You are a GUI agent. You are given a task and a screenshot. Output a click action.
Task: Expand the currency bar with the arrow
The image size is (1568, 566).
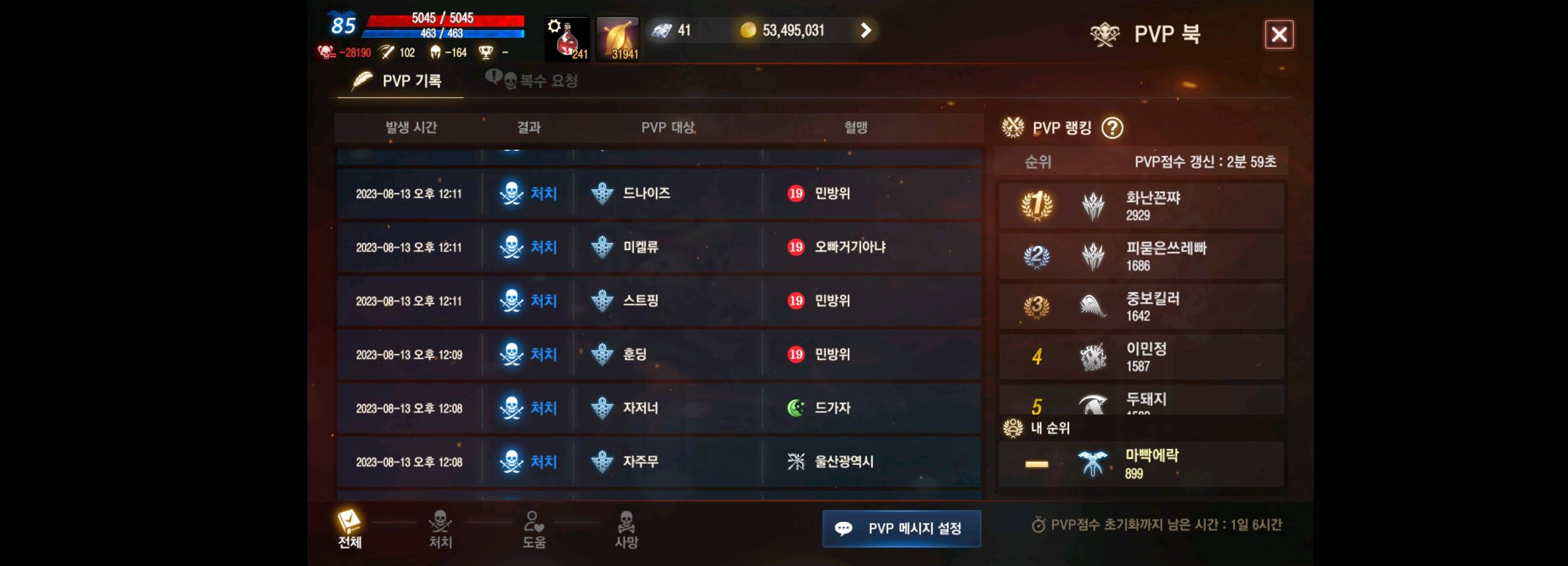[x=864, y=30]
